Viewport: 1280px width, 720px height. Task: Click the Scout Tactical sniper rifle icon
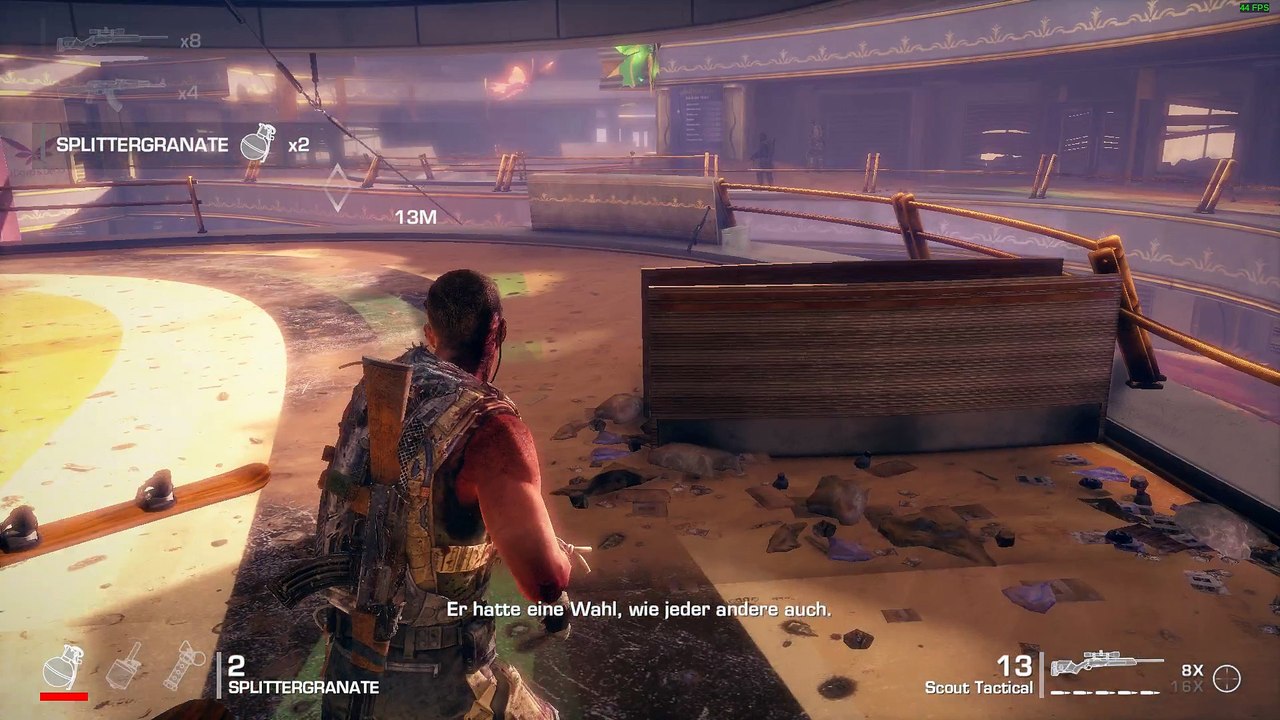(x=1106, y=665)
